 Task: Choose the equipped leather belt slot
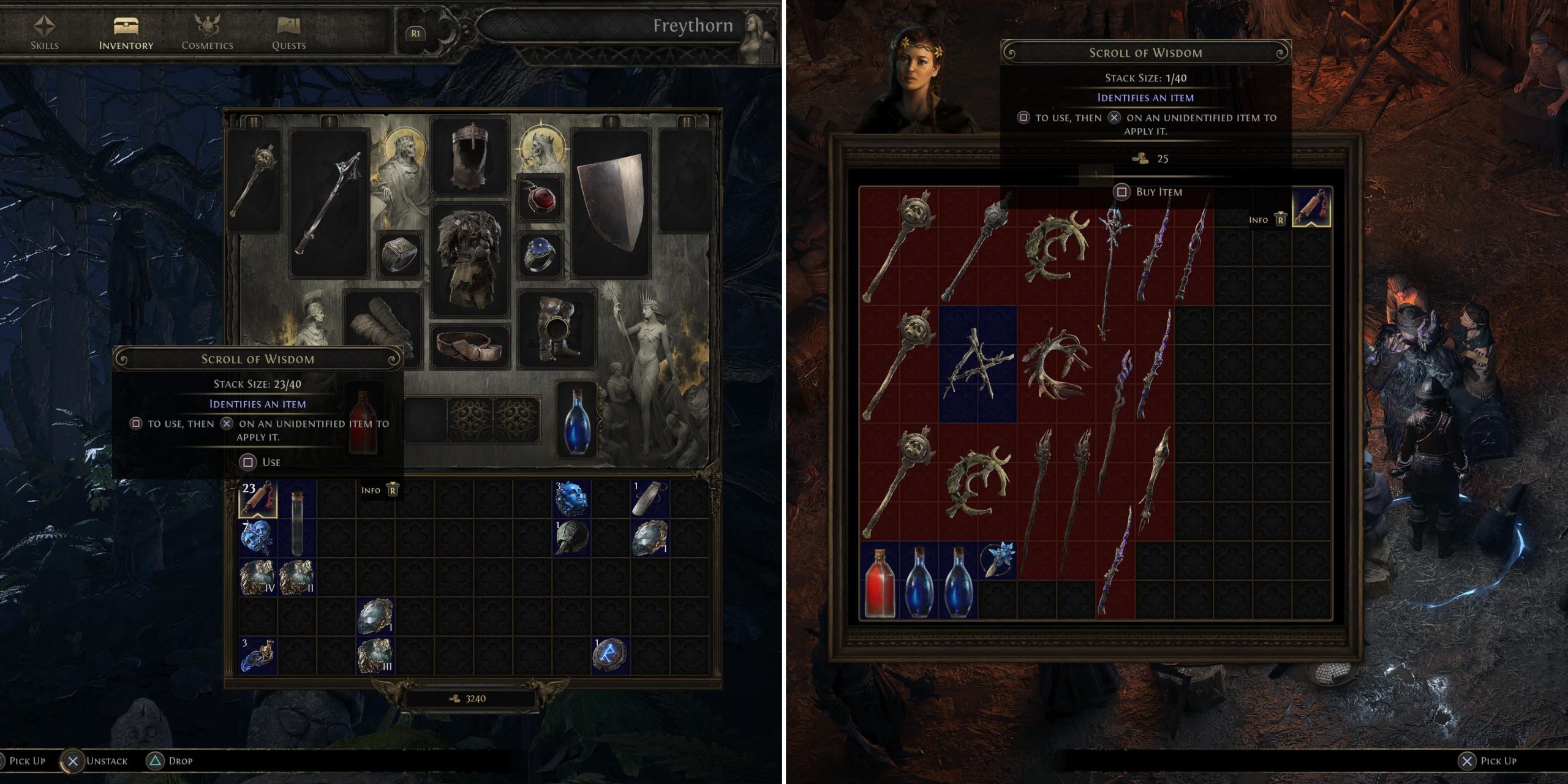click(x=470, y=346)
